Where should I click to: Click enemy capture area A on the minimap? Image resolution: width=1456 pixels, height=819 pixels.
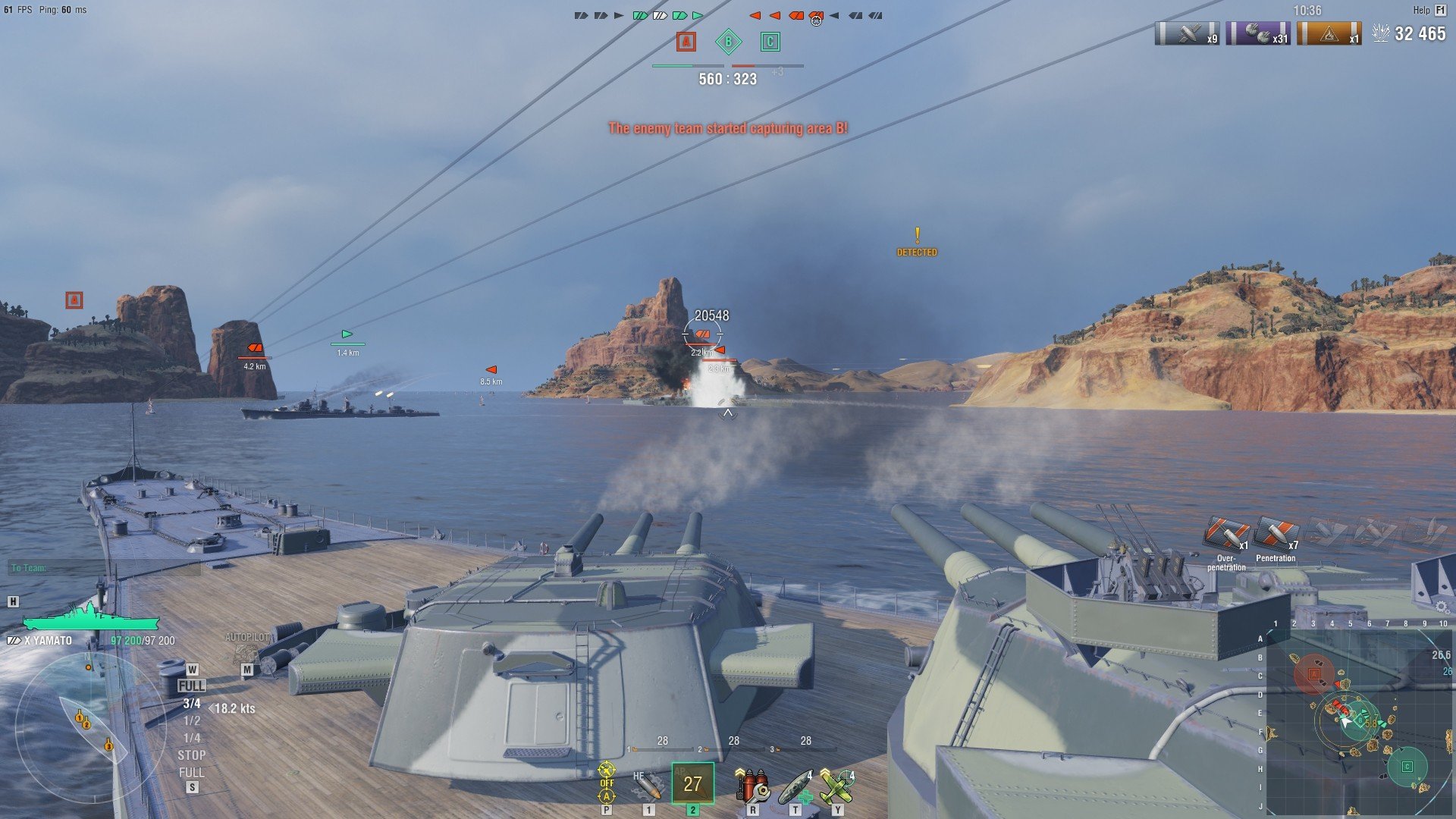click(x=1314, y=673)
